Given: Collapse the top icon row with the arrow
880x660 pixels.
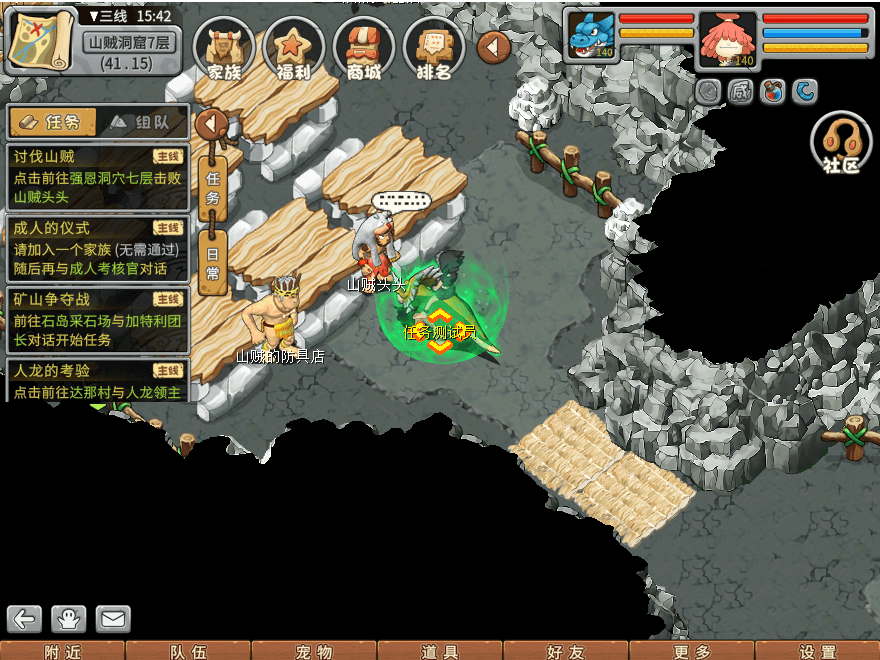Looking at the screenshot, I should [x=494, y=46].
